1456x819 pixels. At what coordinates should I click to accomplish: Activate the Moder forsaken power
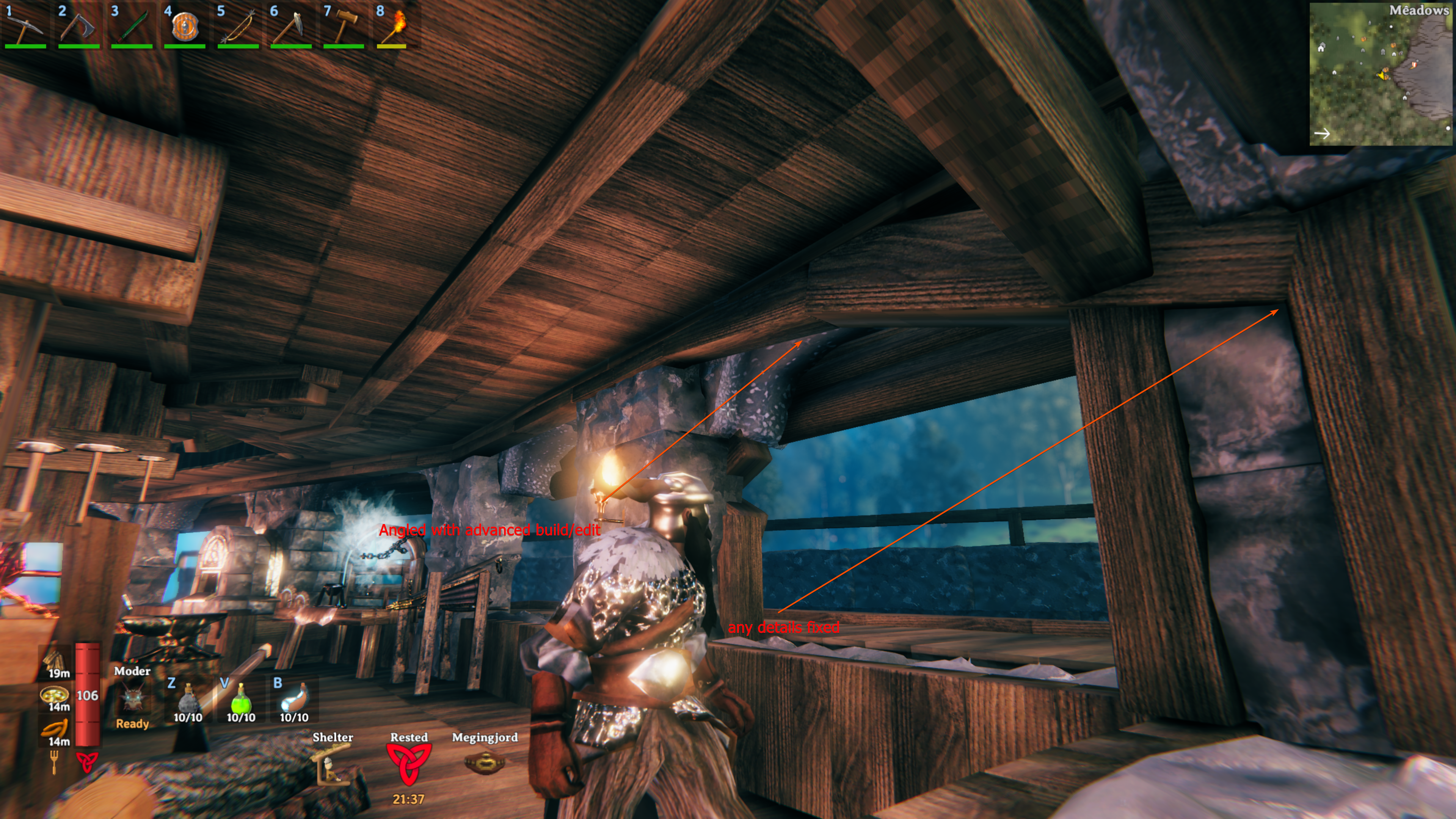point(132,698)
